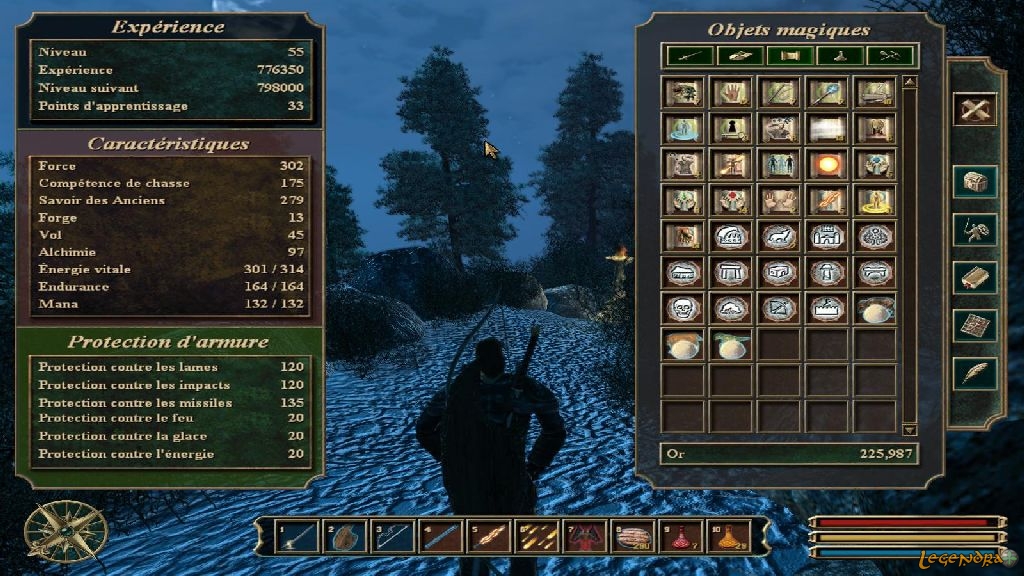Image resolution: width=1024 pixels, height=576 pixels.
Task: Close the inventory with the crossed-tools button
Action: (x=974, y=108)
